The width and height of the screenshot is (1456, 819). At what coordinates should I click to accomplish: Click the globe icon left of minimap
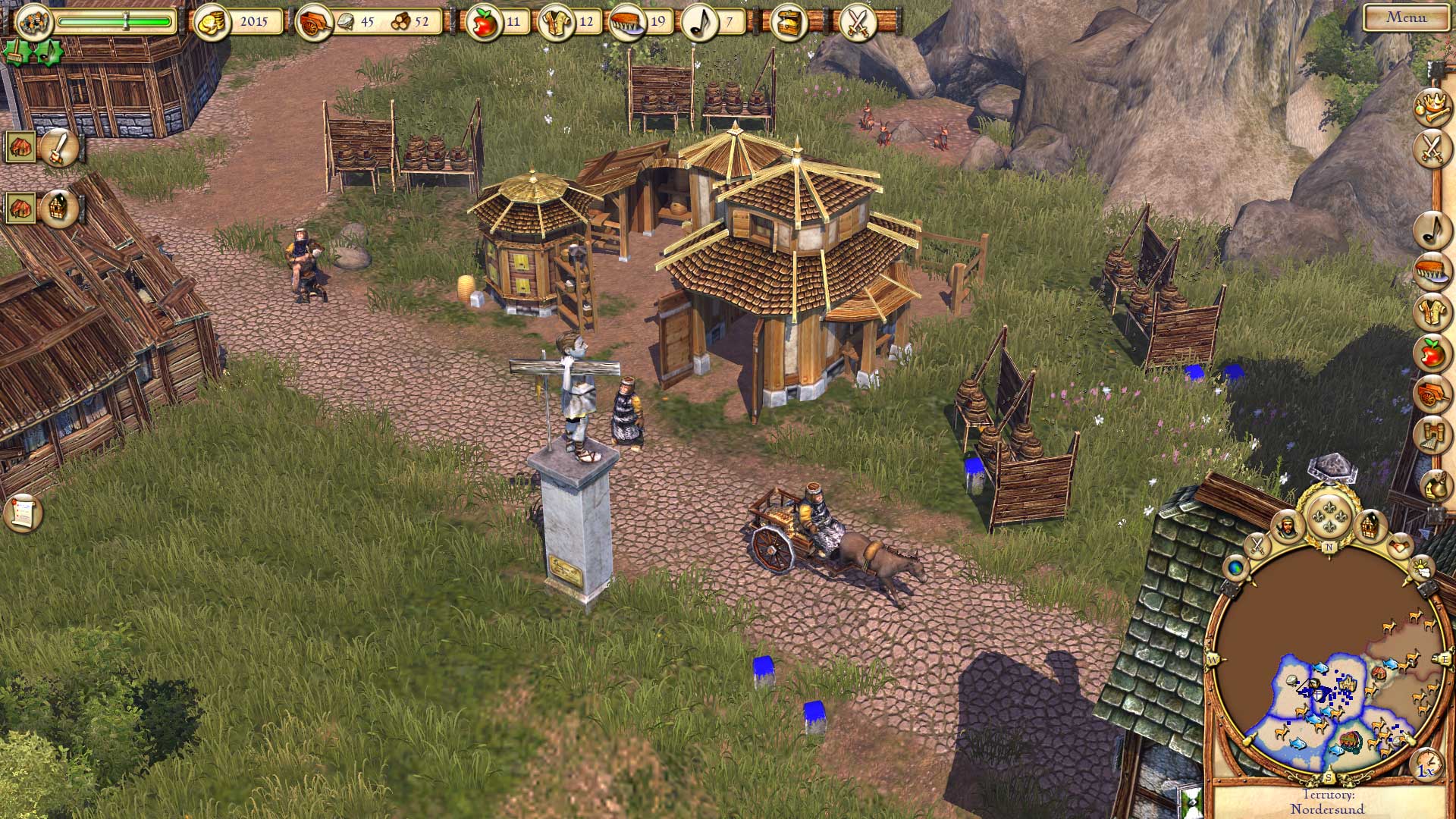coord(1238,566)
